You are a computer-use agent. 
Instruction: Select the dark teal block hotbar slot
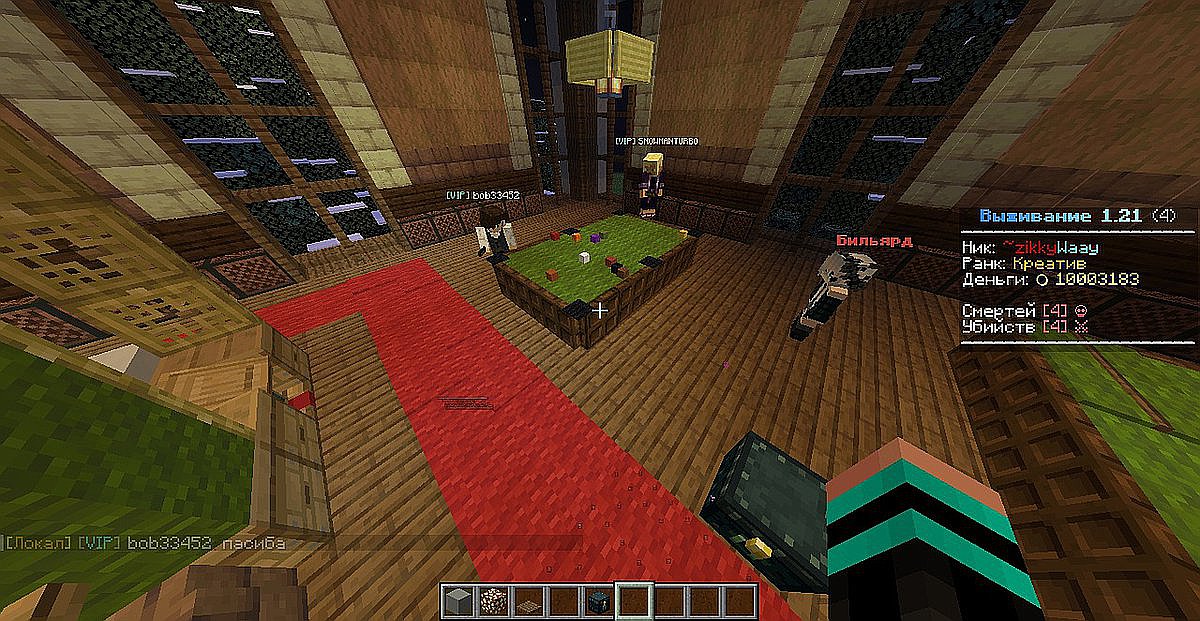click(597, 601)
